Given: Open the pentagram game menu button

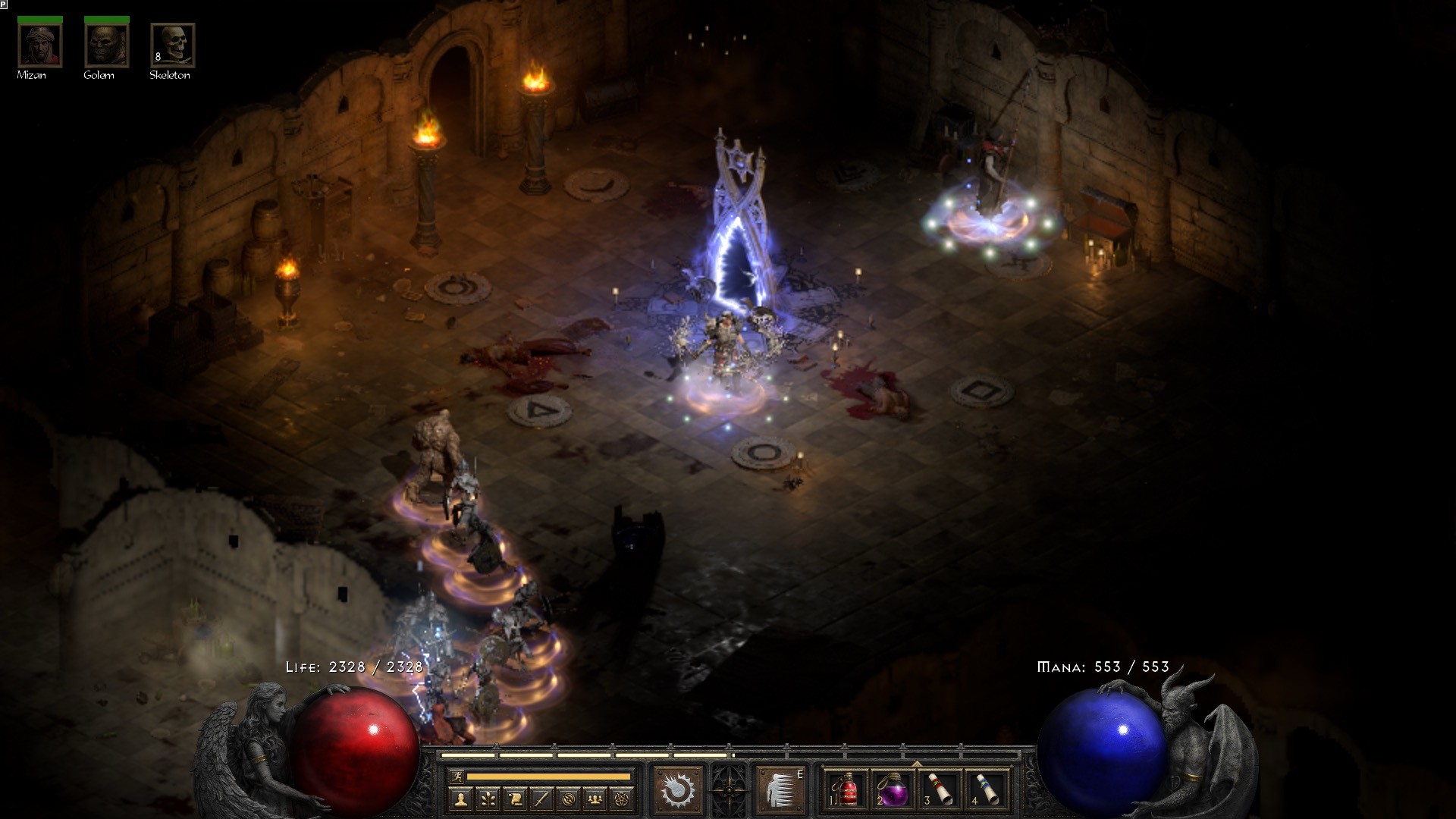Looking at the screenshot, I should tap(623, 799).
